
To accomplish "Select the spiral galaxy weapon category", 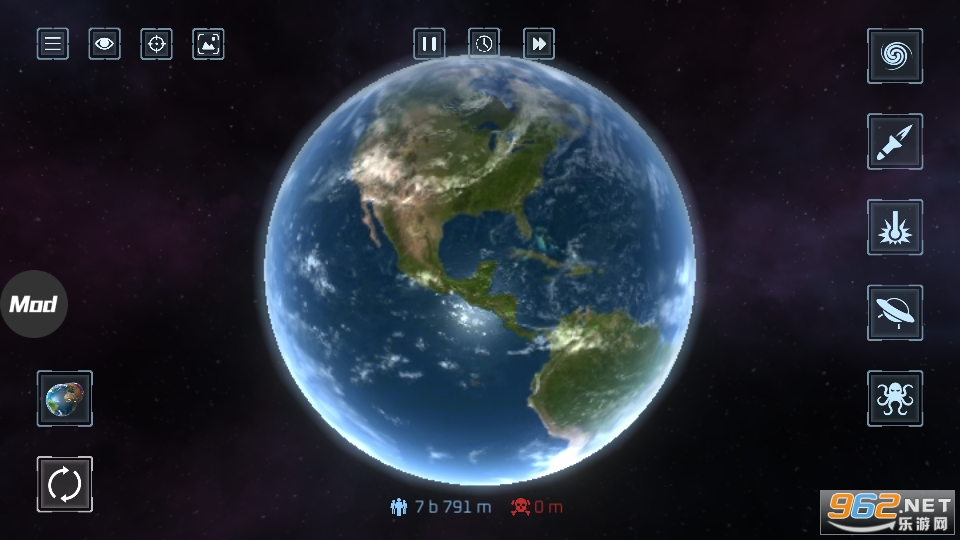I will pos(894,56).
